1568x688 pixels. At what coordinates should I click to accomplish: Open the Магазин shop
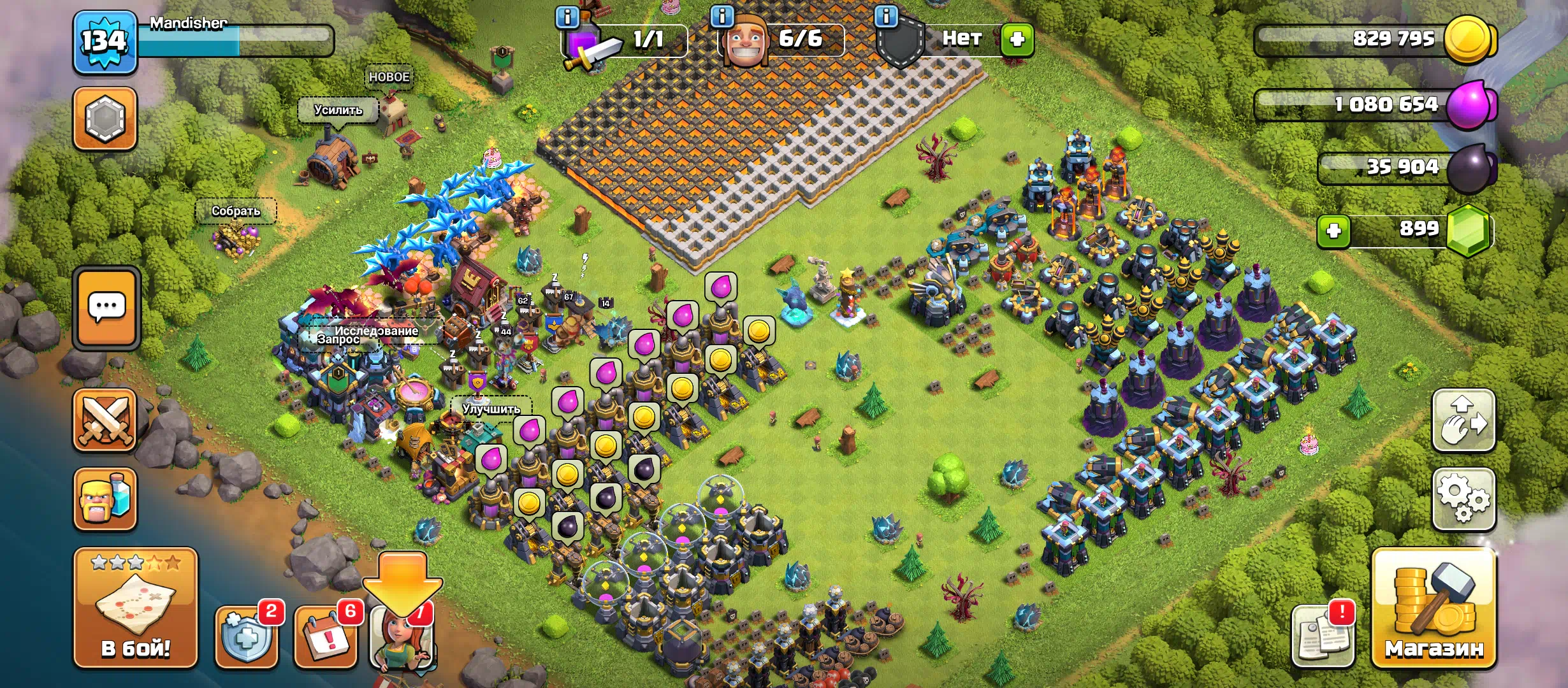[x=1434, y=608]
